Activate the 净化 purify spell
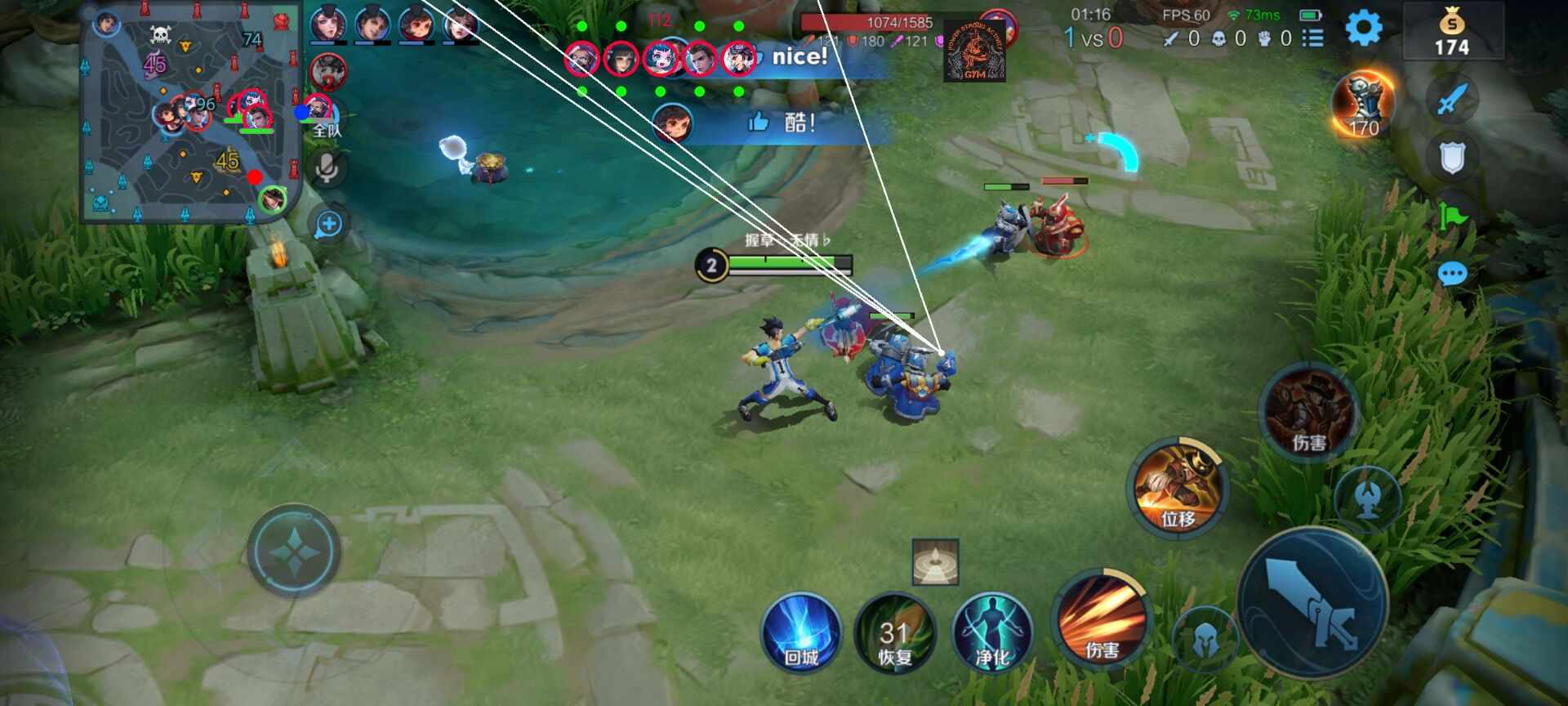Viewport: 1568px width, 706px height. pos(992,634)
